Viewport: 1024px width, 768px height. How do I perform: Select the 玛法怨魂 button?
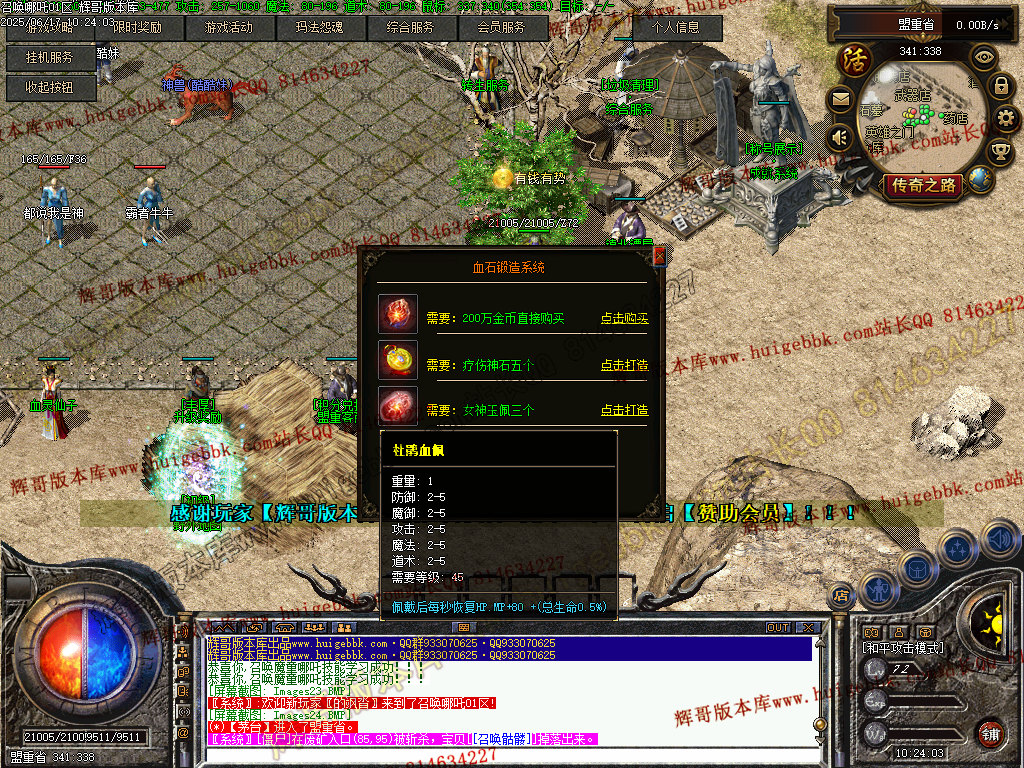point(318,28)
